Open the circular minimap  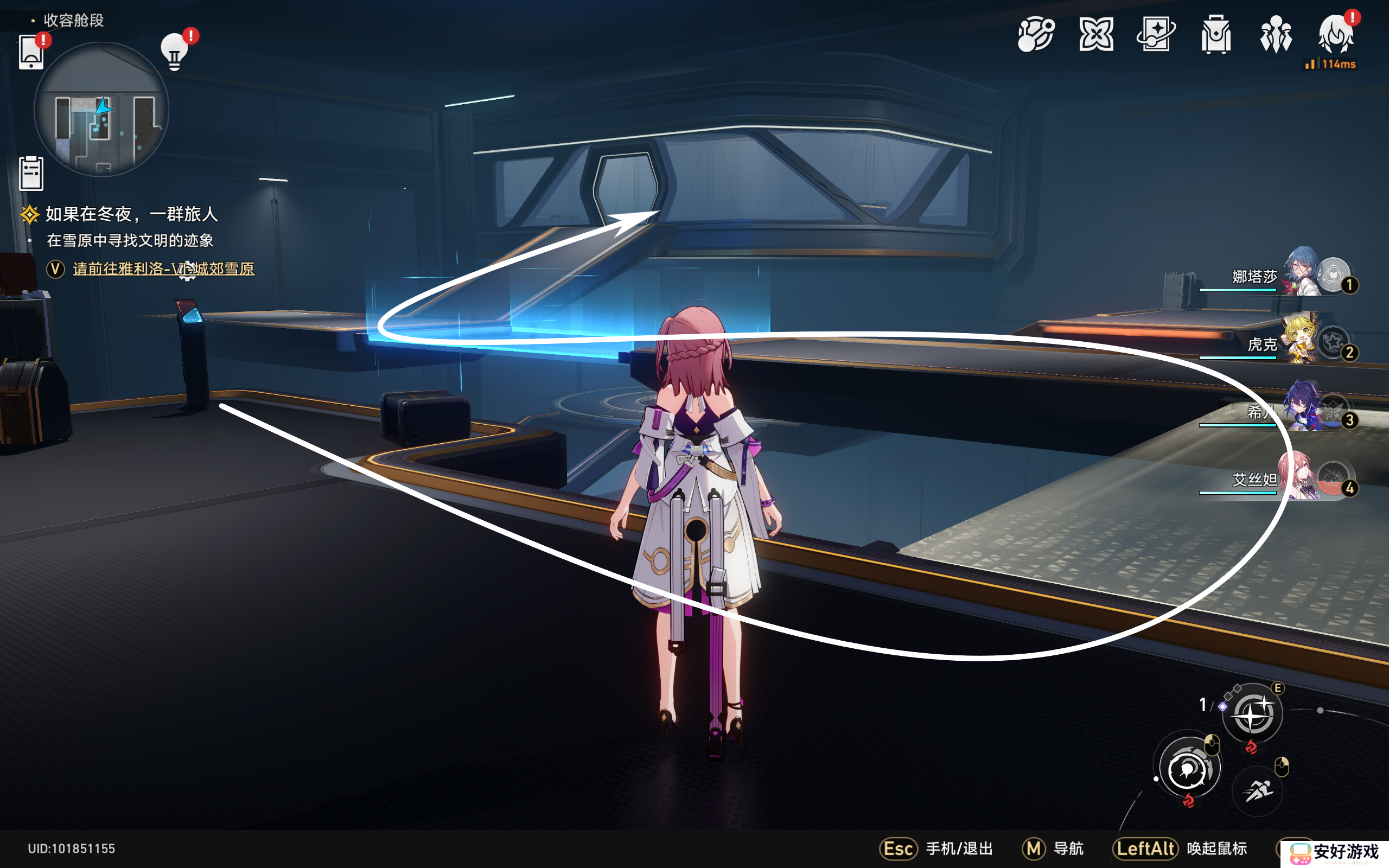101,109
